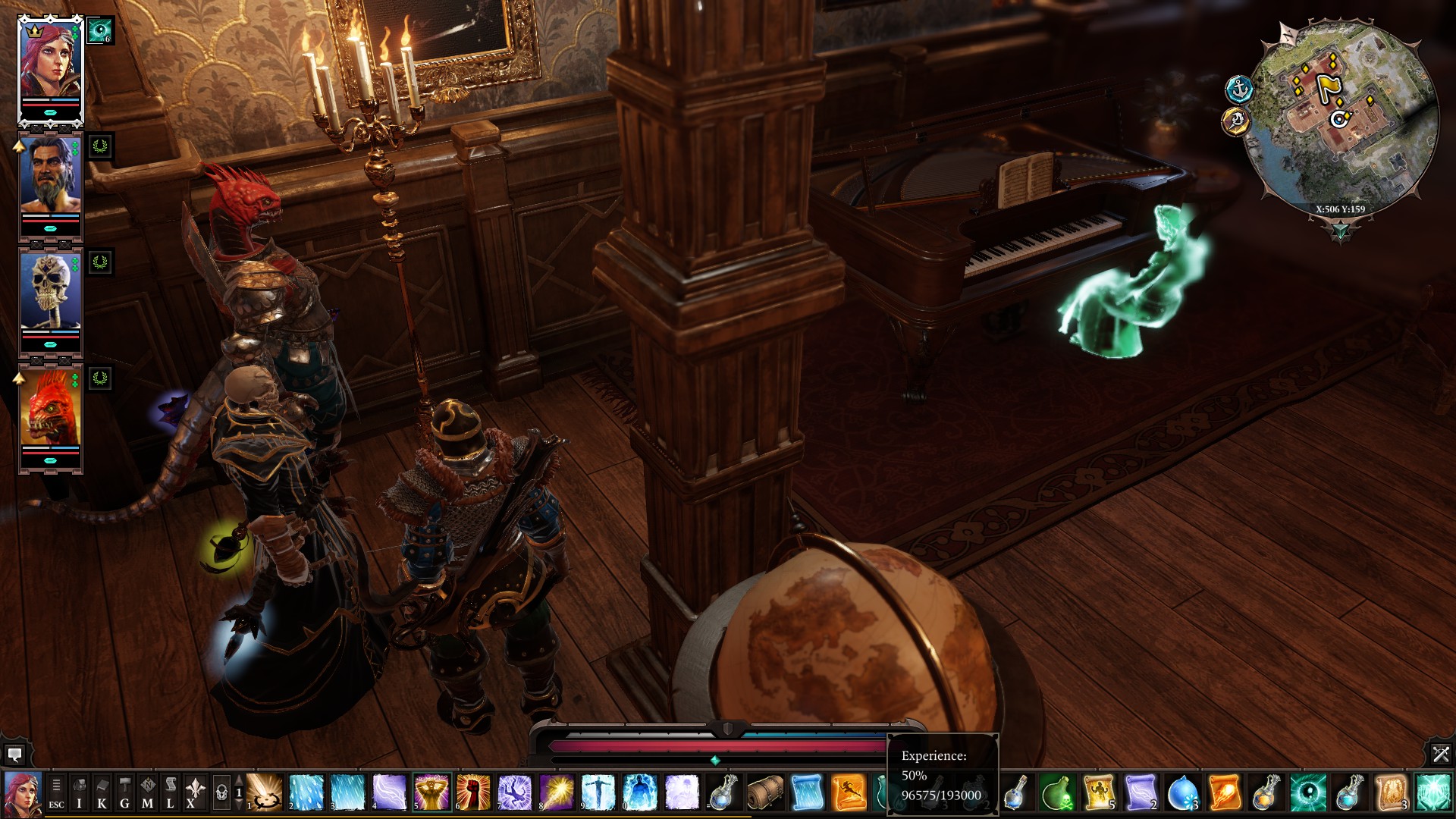Open the skills book button

pos(102,793)
